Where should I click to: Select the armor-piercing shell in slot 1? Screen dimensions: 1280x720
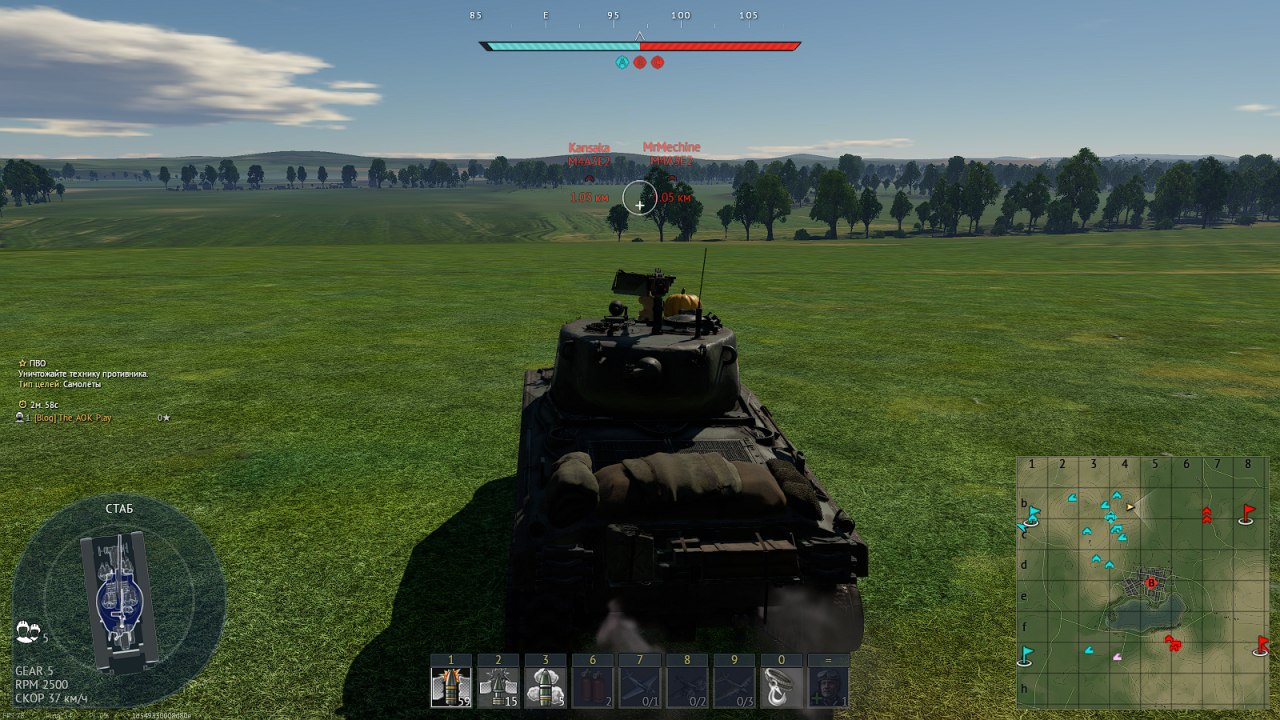(451, 687)
